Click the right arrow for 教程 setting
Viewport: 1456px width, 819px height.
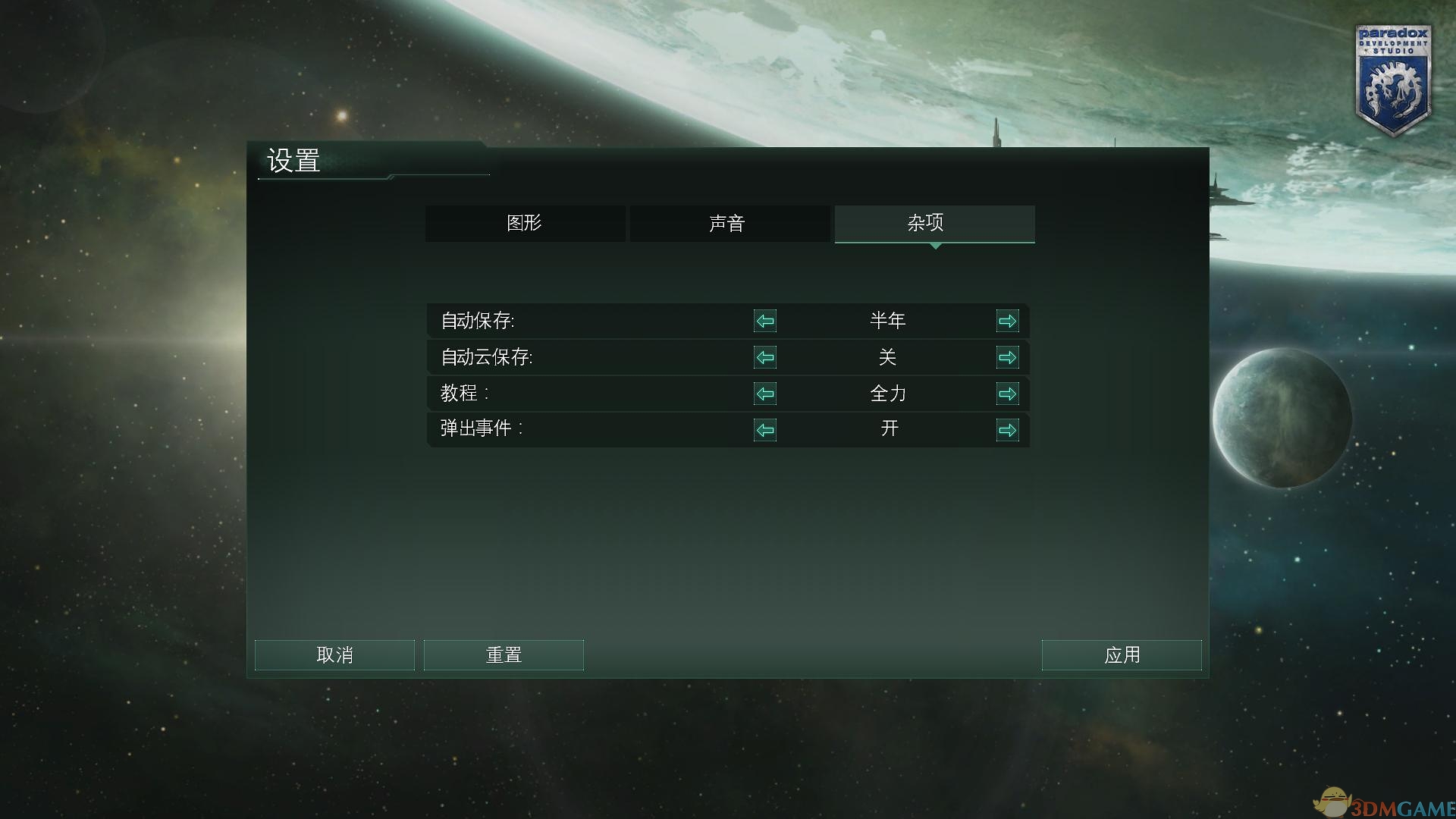(x=1008, y=394)
